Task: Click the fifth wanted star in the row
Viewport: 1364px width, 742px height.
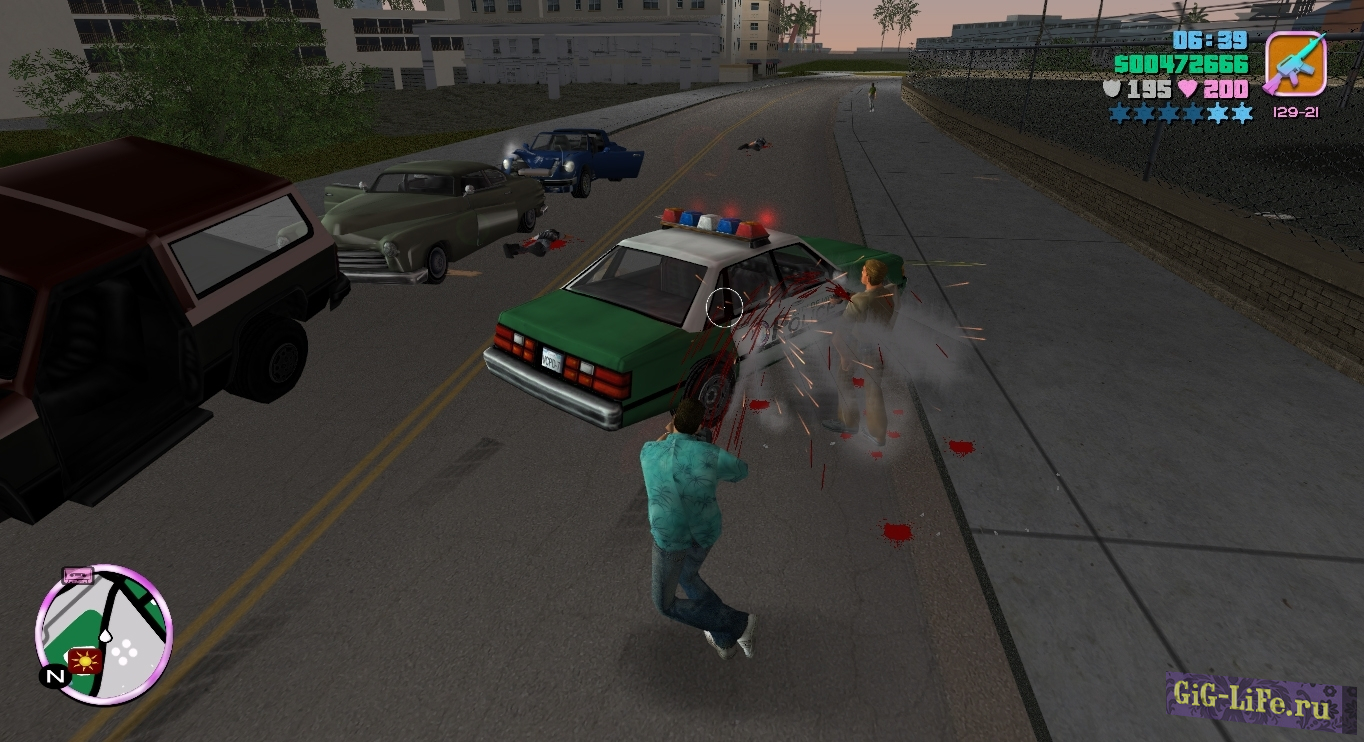Action: tap(1216, 113)
